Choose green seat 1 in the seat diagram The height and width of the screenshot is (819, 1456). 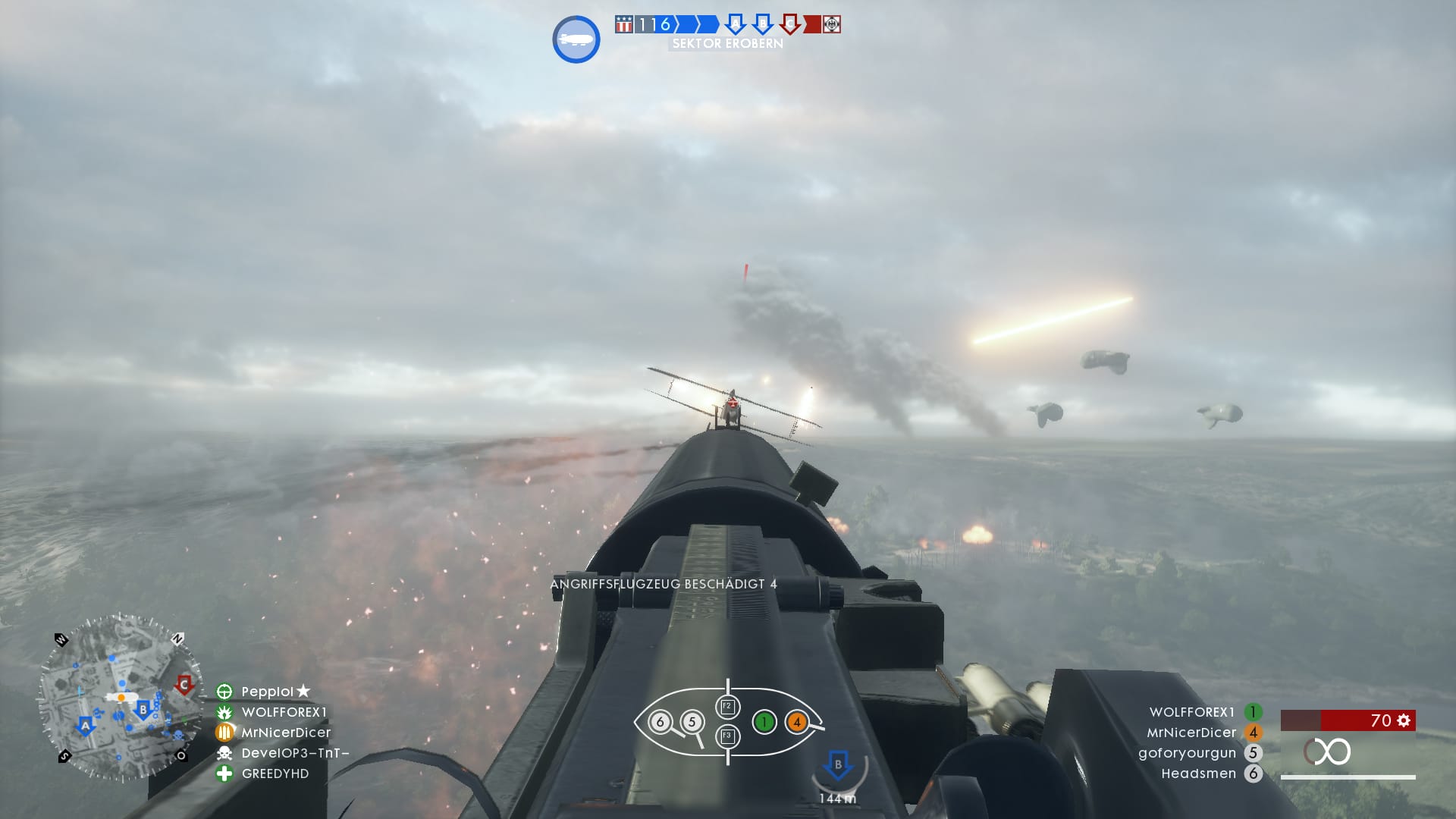(764, 722)
